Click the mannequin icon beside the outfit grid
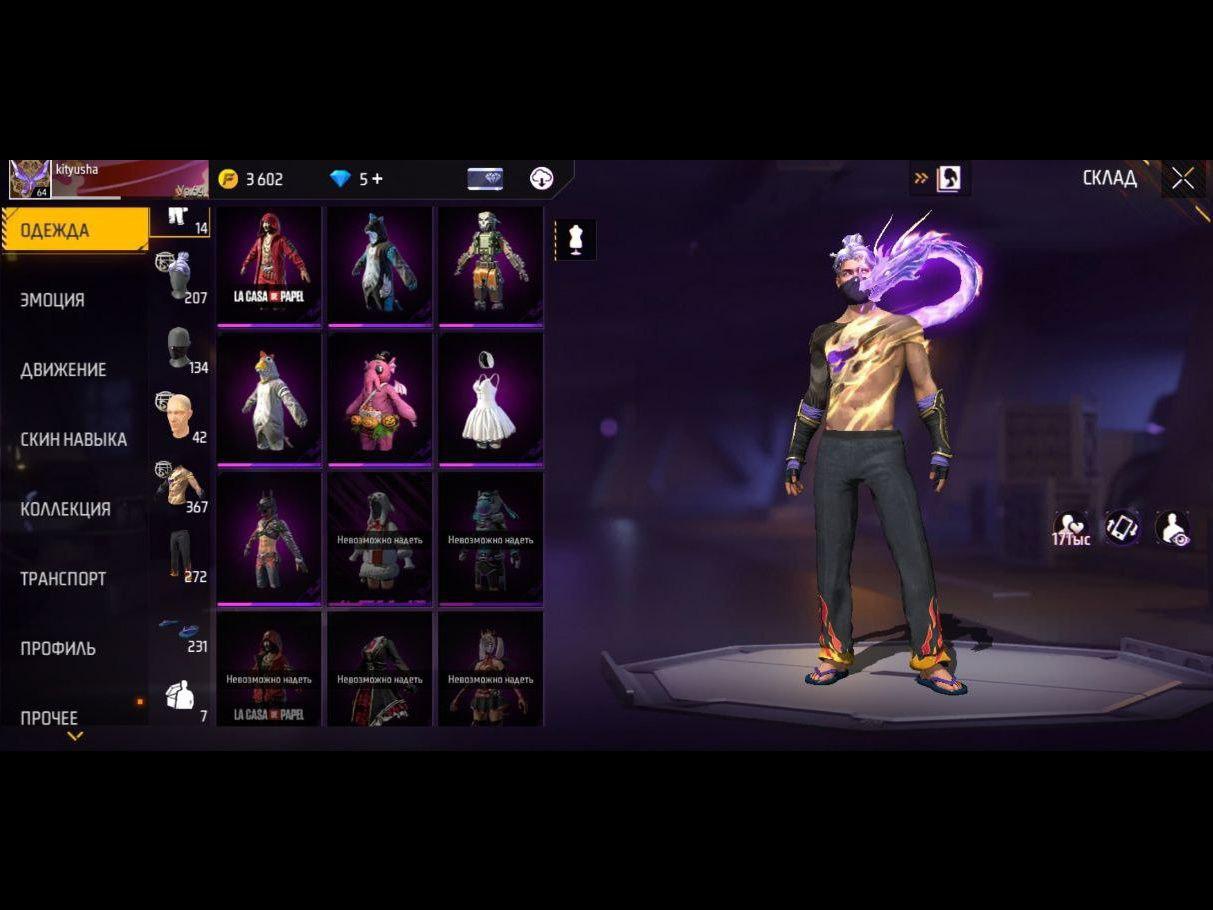The width and height of the screenshot is (1213, 910). 575,240
